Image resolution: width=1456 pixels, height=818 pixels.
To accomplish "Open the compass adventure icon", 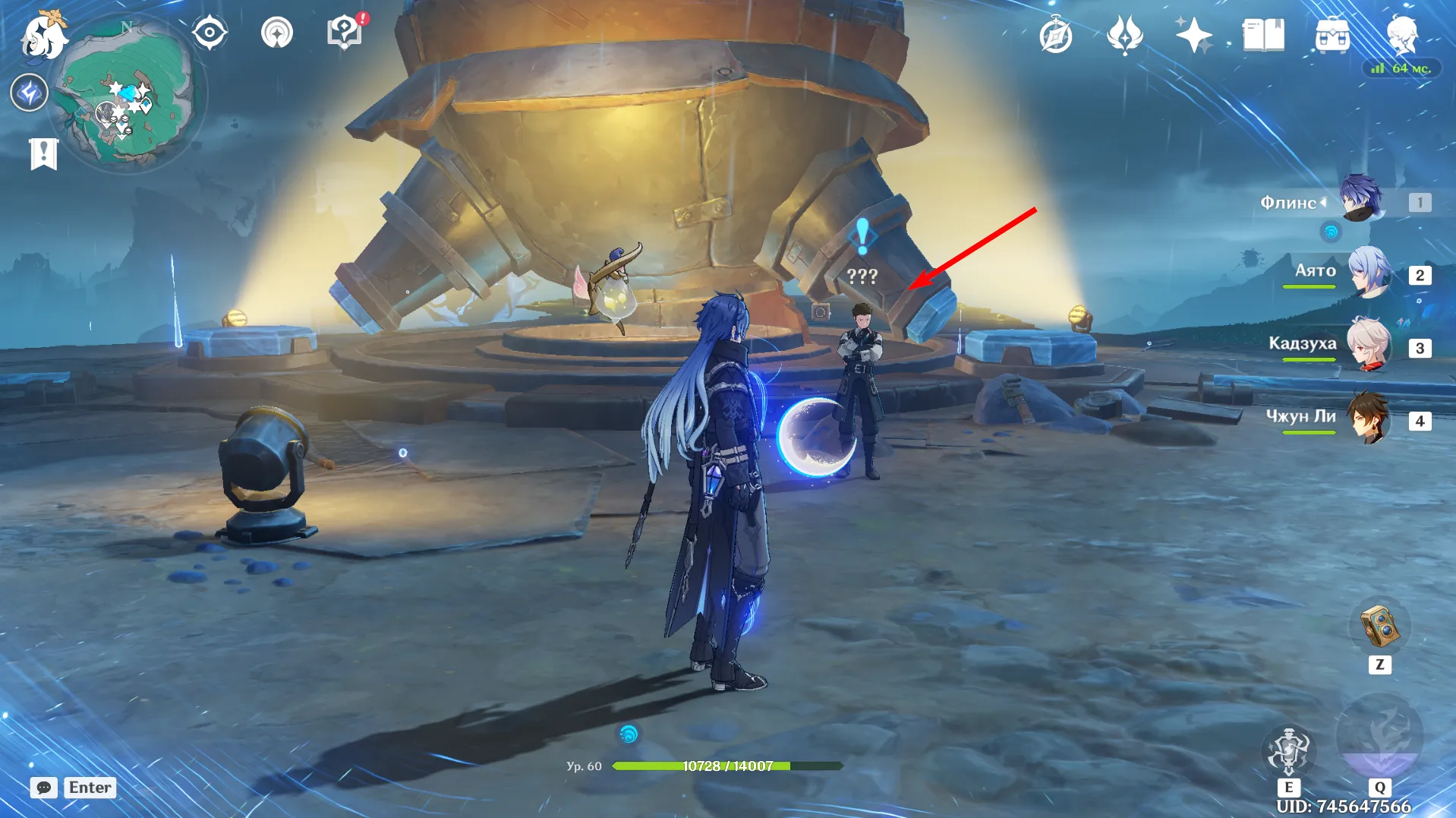I will point(1056,36).
